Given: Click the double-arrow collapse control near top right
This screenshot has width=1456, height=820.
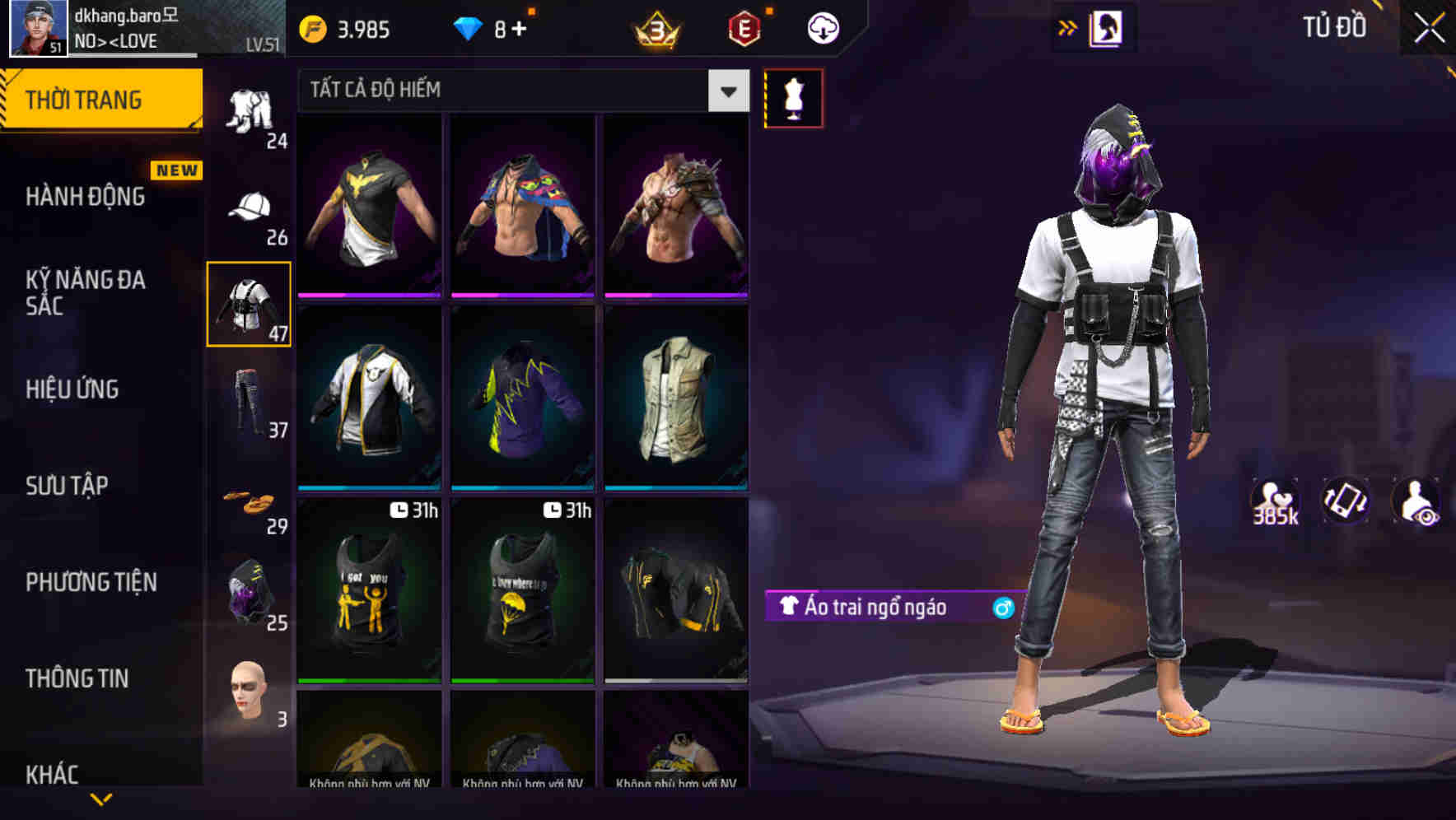Looking at the screenshot, I should tap(1068, 26).
